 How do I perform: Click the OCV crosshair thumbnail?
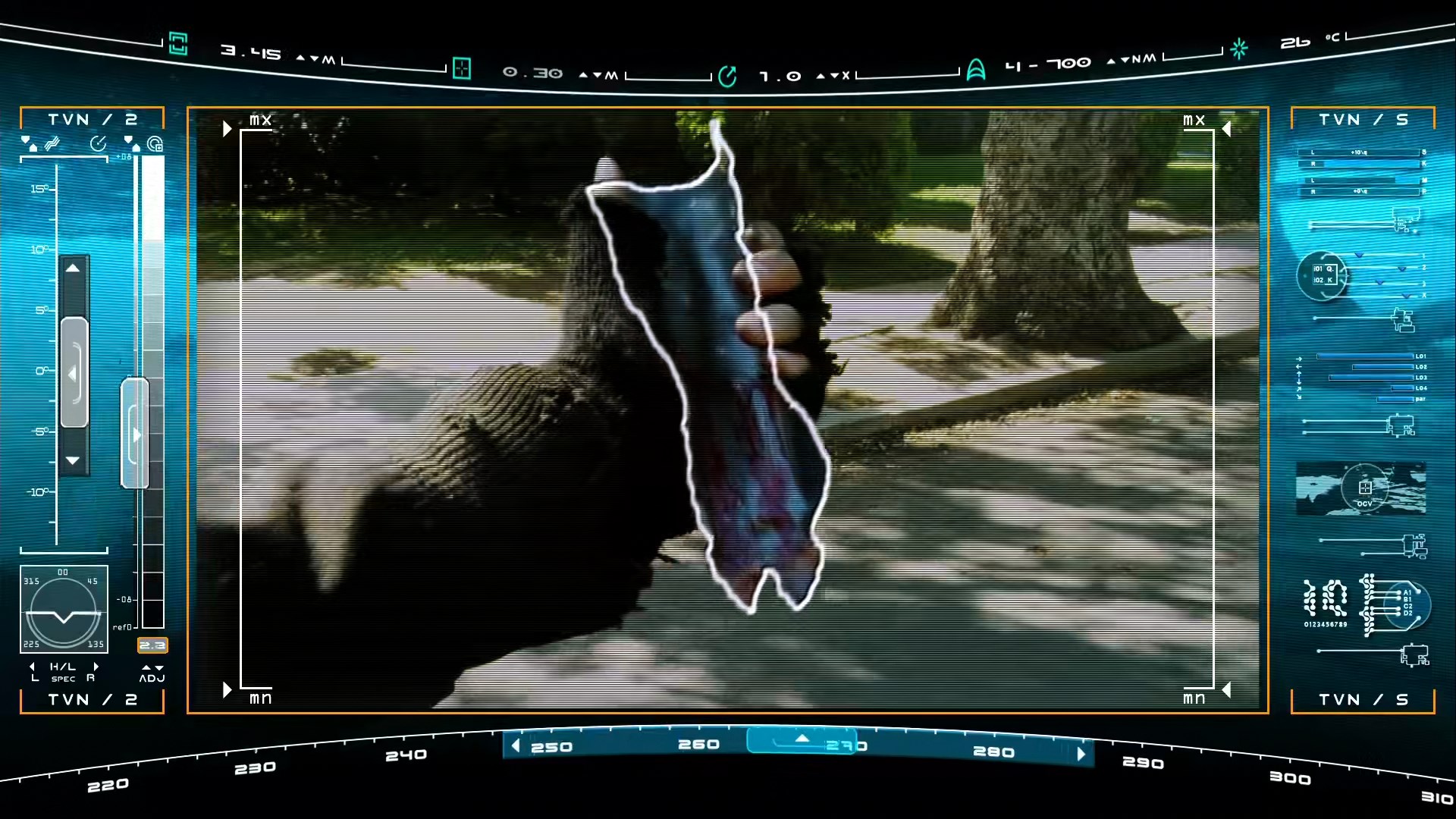pos(1363,488)
